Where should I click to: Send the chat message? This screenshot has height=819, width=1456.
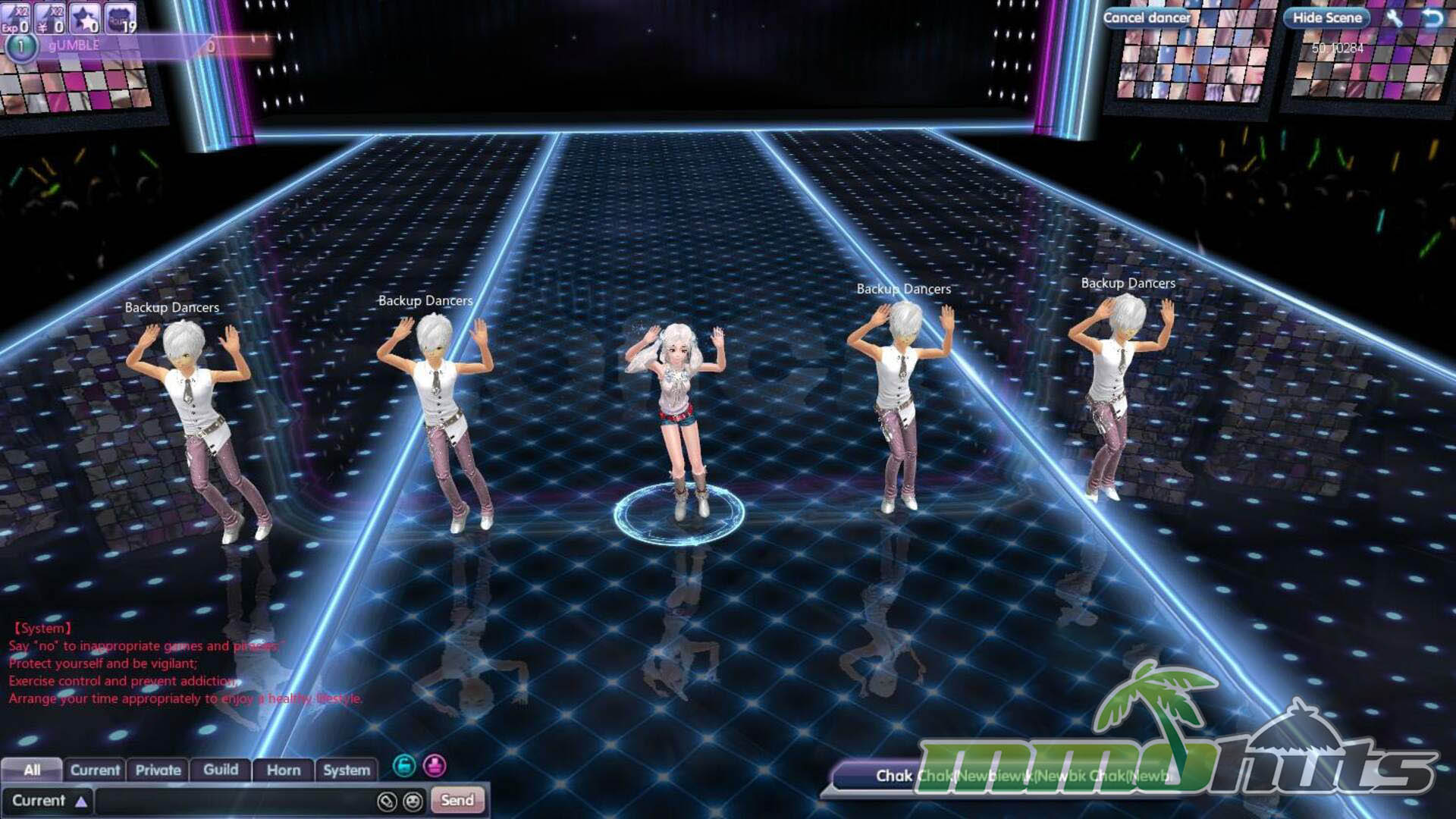(457, 800)
